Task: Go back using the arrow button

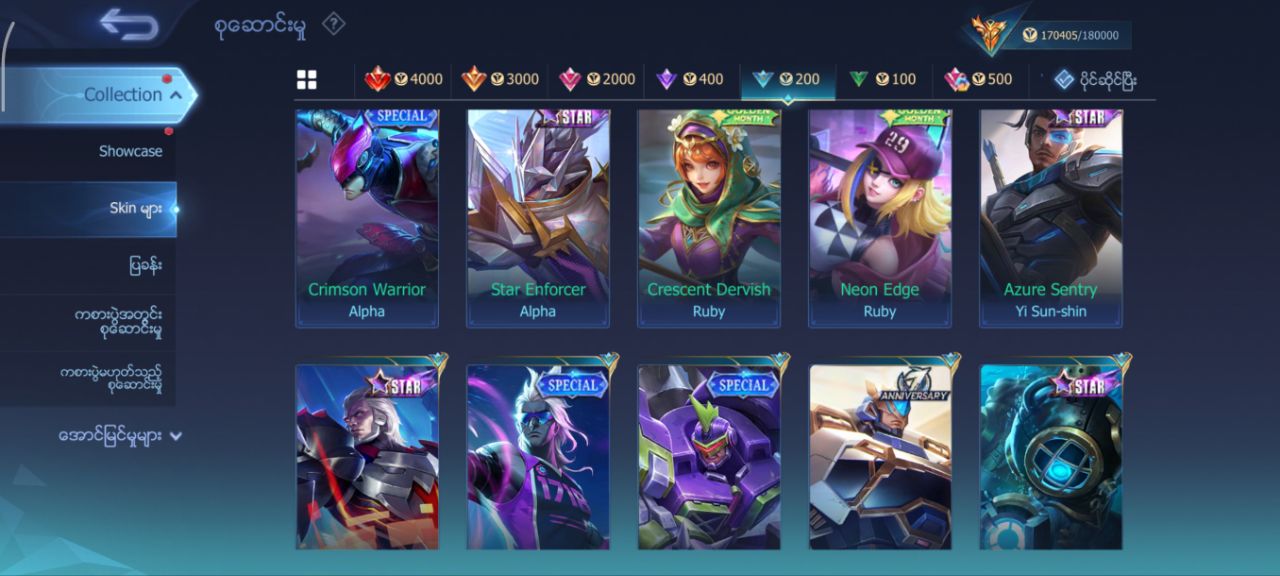Action: 129,25
